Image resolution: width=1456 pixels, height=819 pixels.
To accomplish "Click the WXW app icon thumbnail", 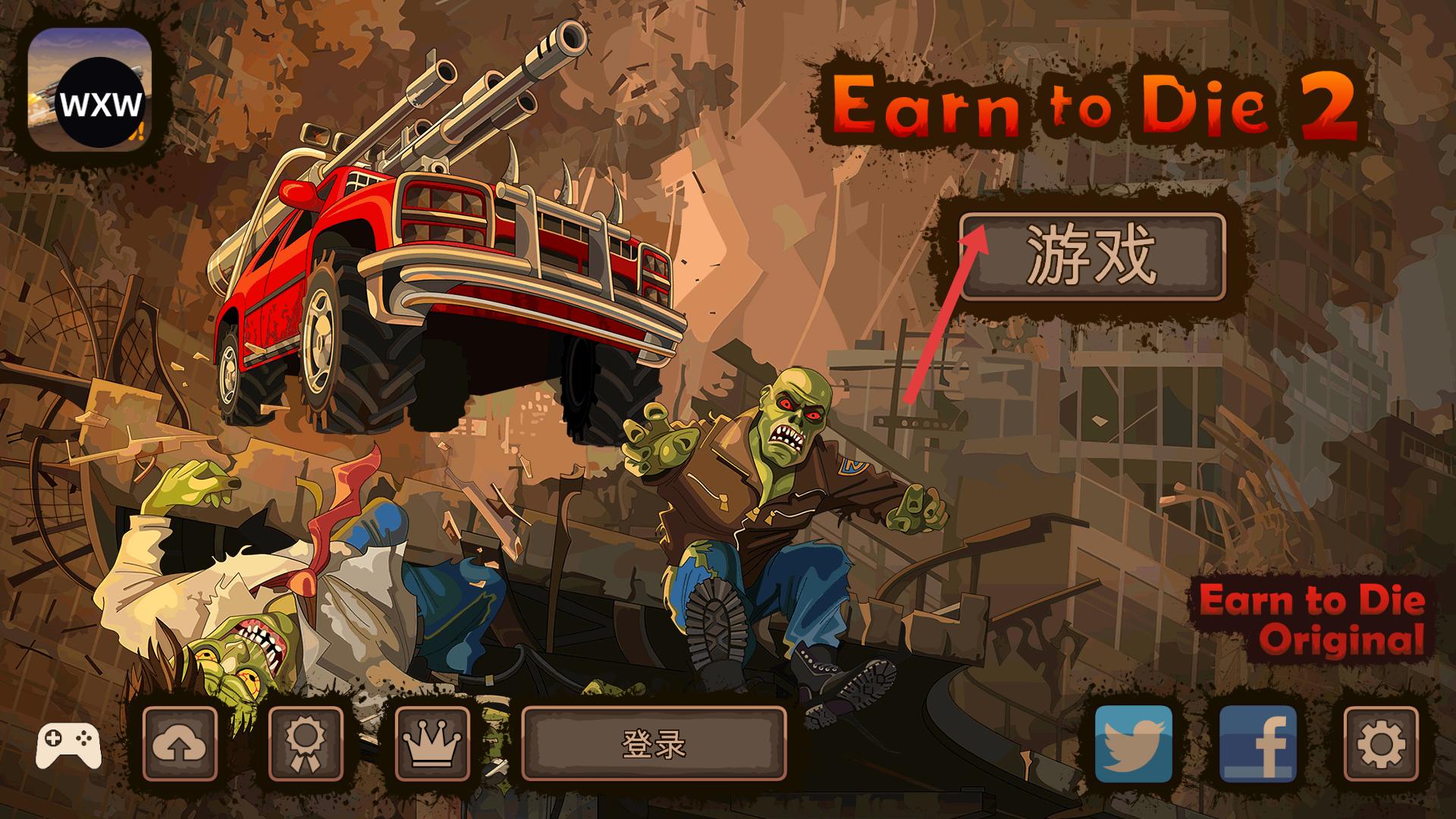I will pos(90,89).
